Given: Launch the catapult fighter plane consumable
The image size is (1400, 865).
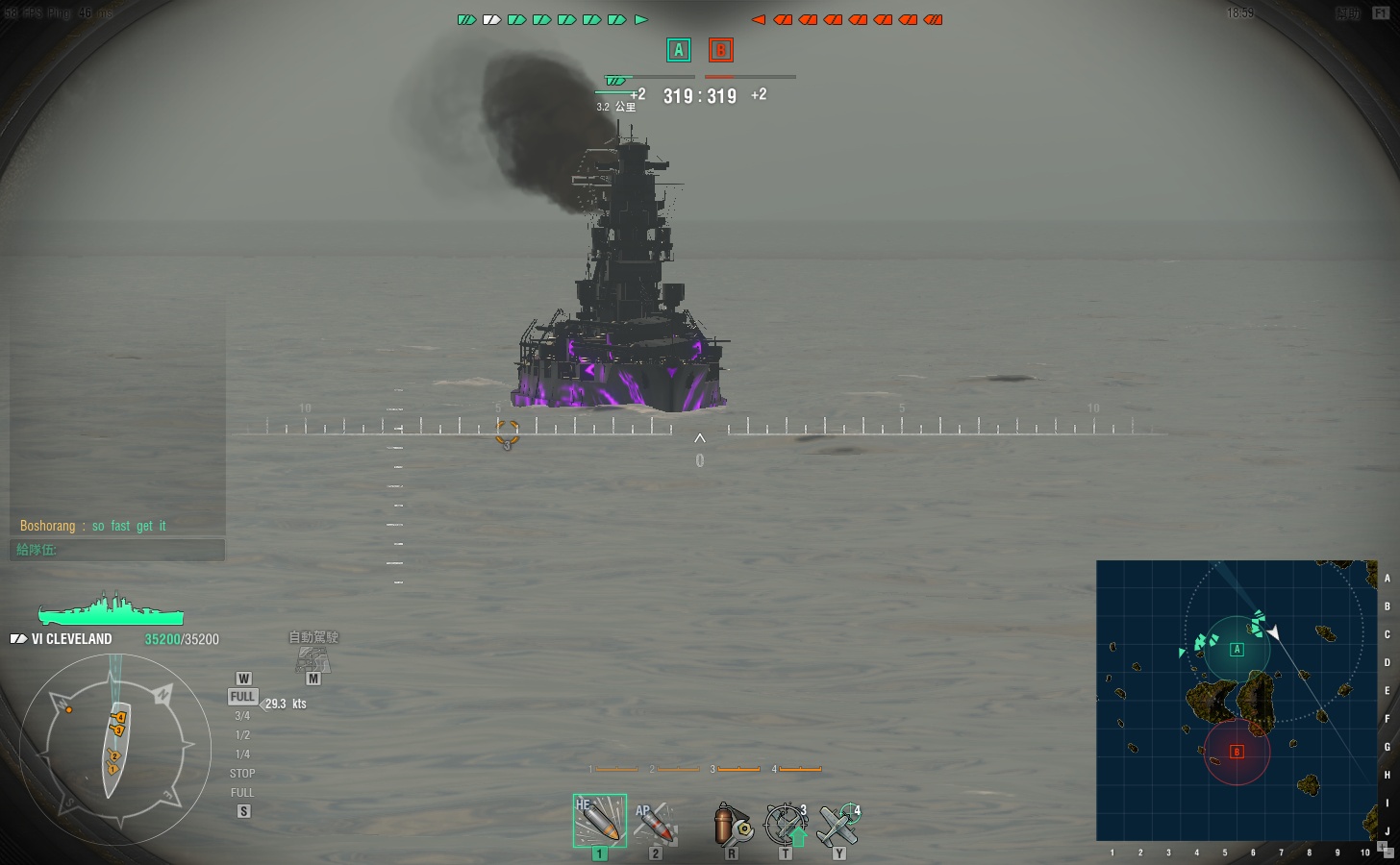Looking at the screenshot, I should coord(838,824).
